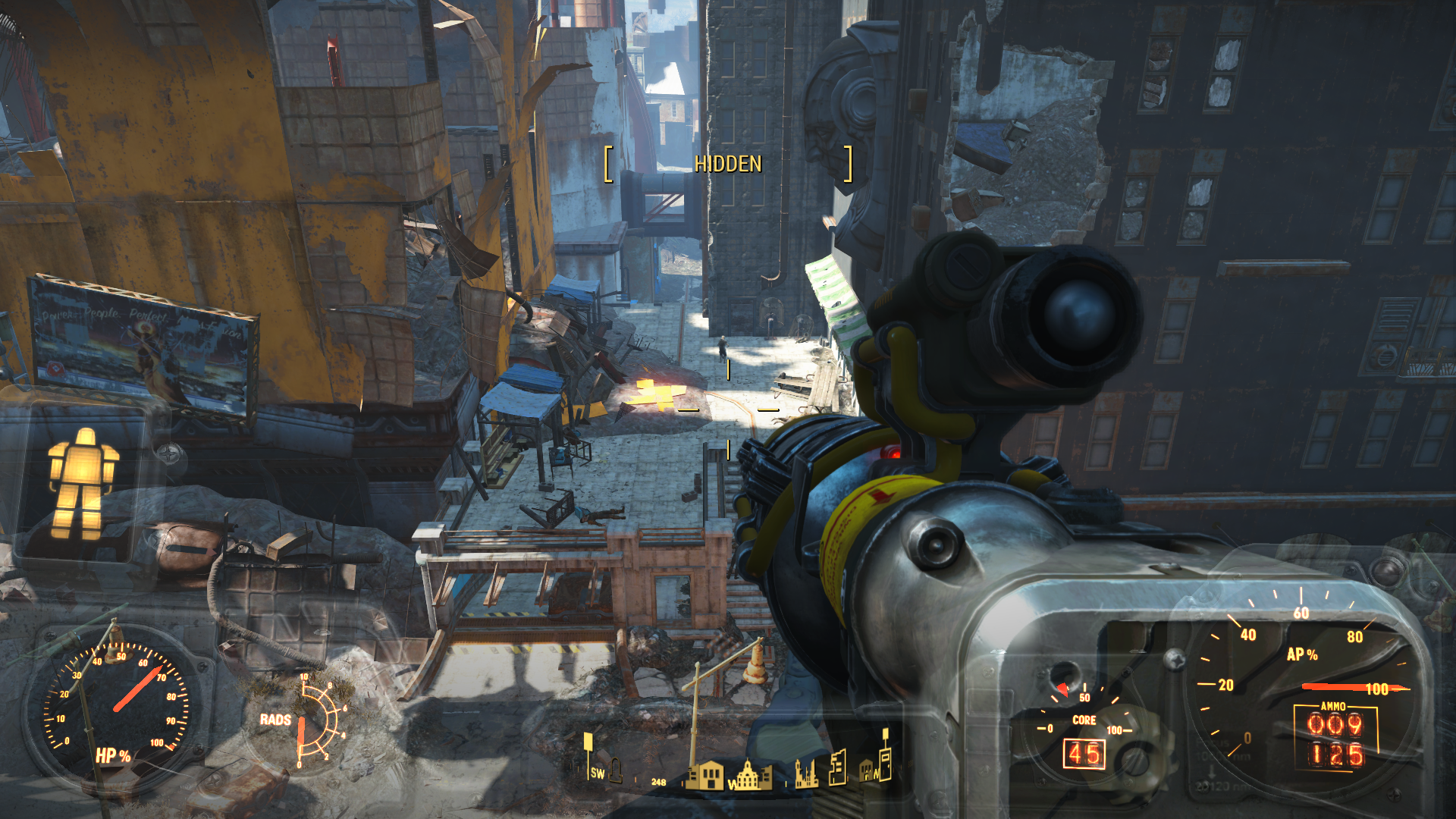
Task: Select the ruined city skyline compass marker
Action: click(x=806, y=774)
